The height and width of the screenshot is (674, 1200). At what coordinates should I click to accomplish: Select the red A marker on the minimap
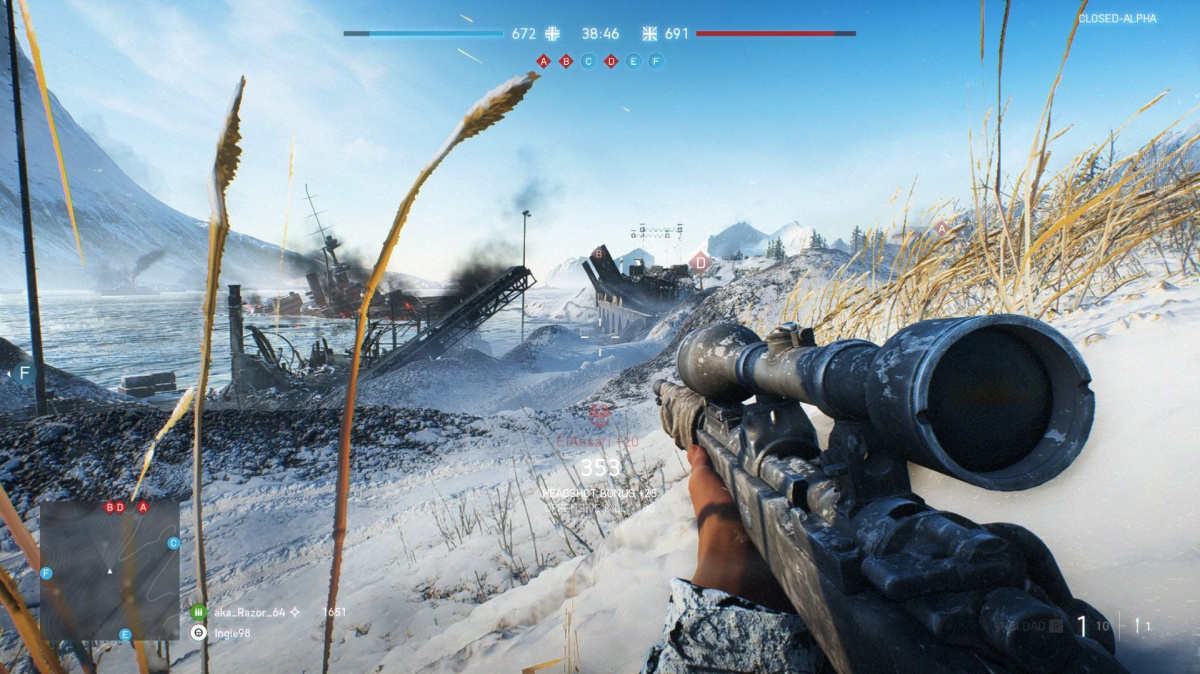[143, 507]
